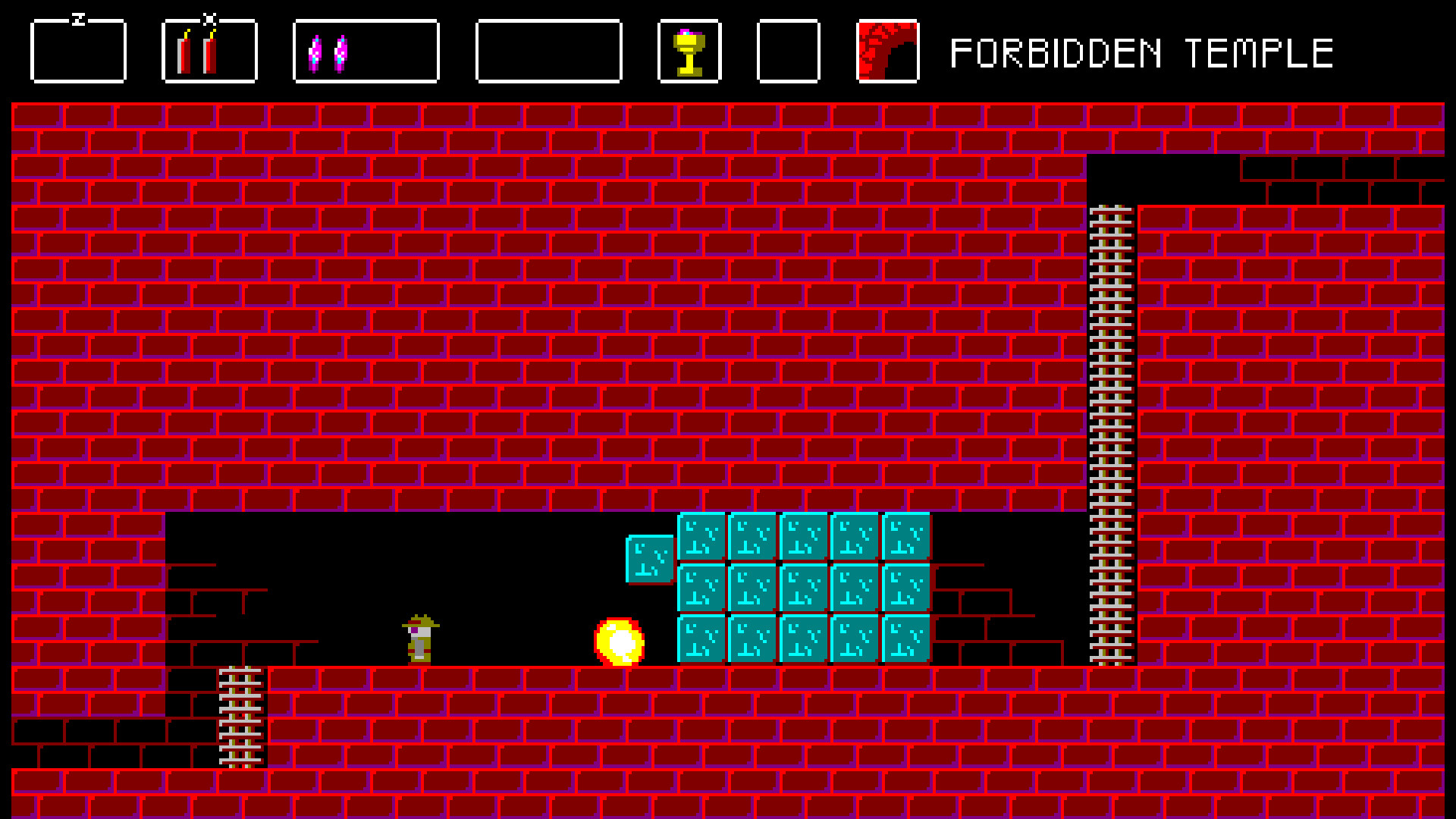Toggle the small empty inventory slot near the chalice
The width and height of the screenshot is (1456, 819).
[789, 52]
